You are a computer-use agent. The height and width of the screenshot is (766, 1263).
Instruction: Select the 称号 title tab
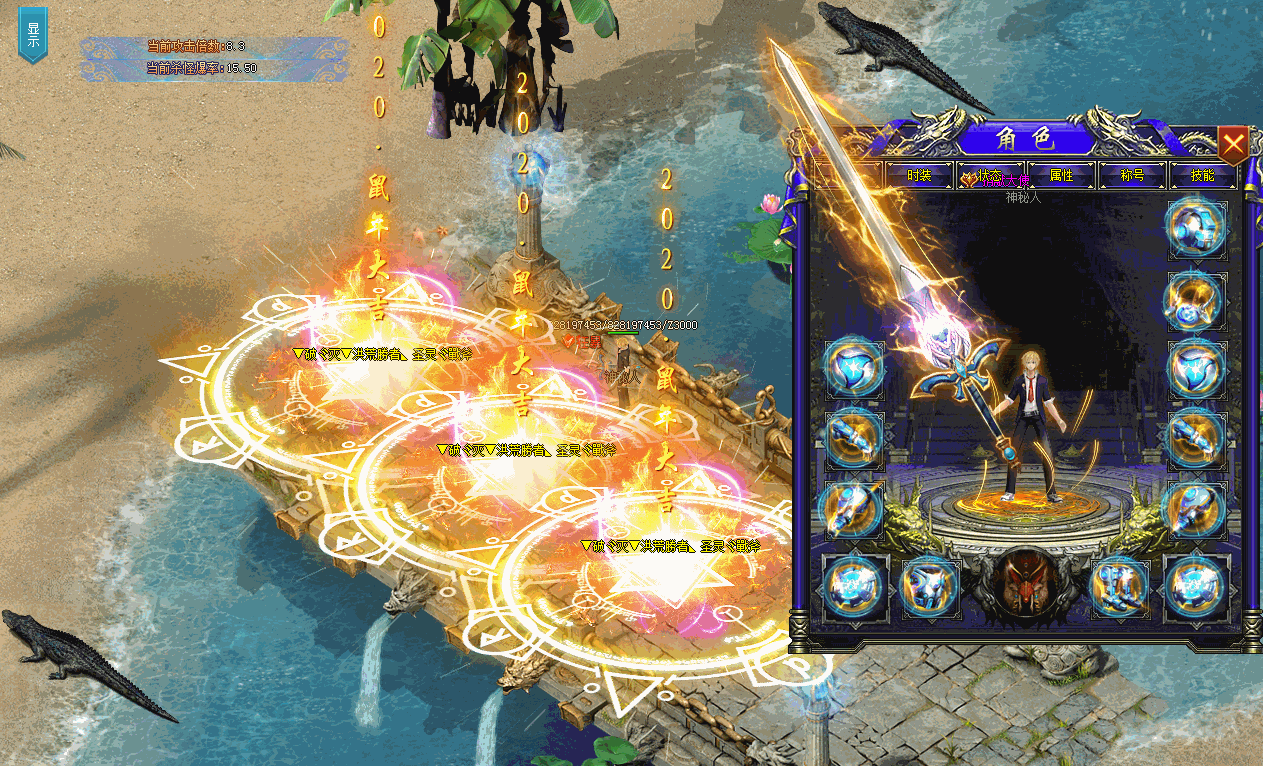[x=1132, y=176]
